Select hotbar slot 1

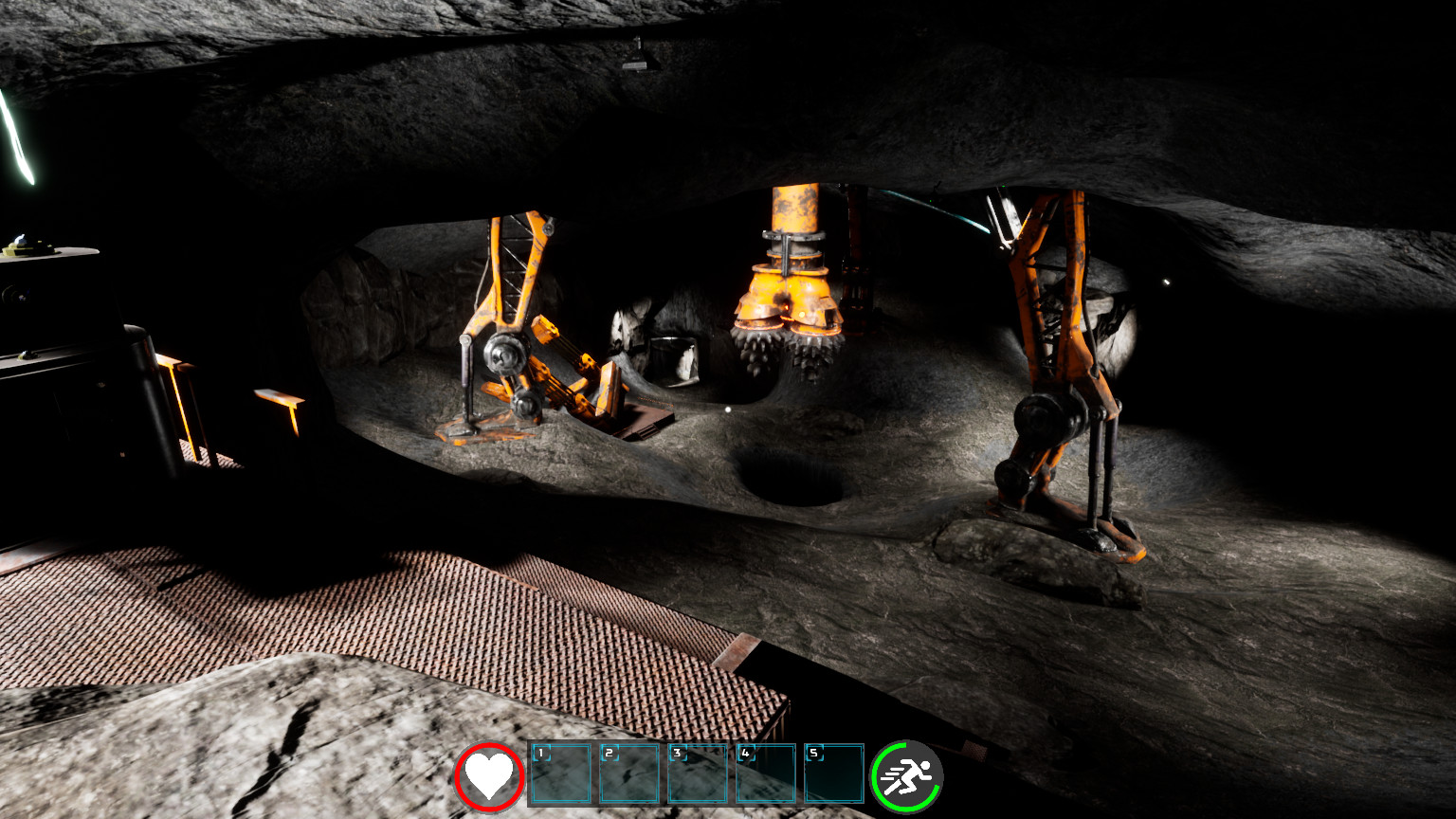pyautogui.click(x=562, y=775)
